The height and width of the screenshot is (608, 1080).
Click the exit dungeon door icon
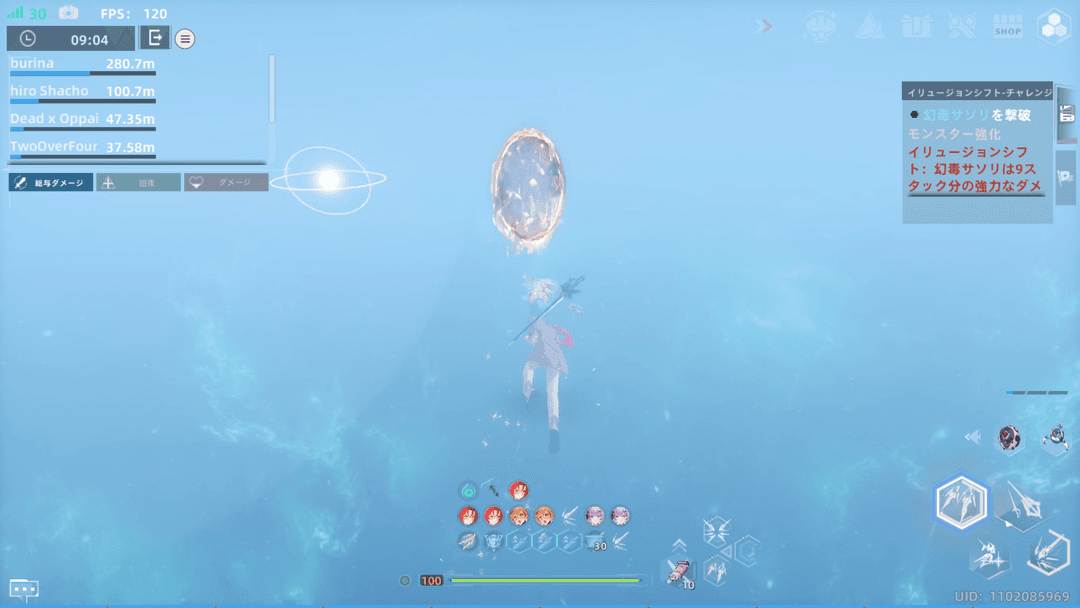tap(154, 38)
